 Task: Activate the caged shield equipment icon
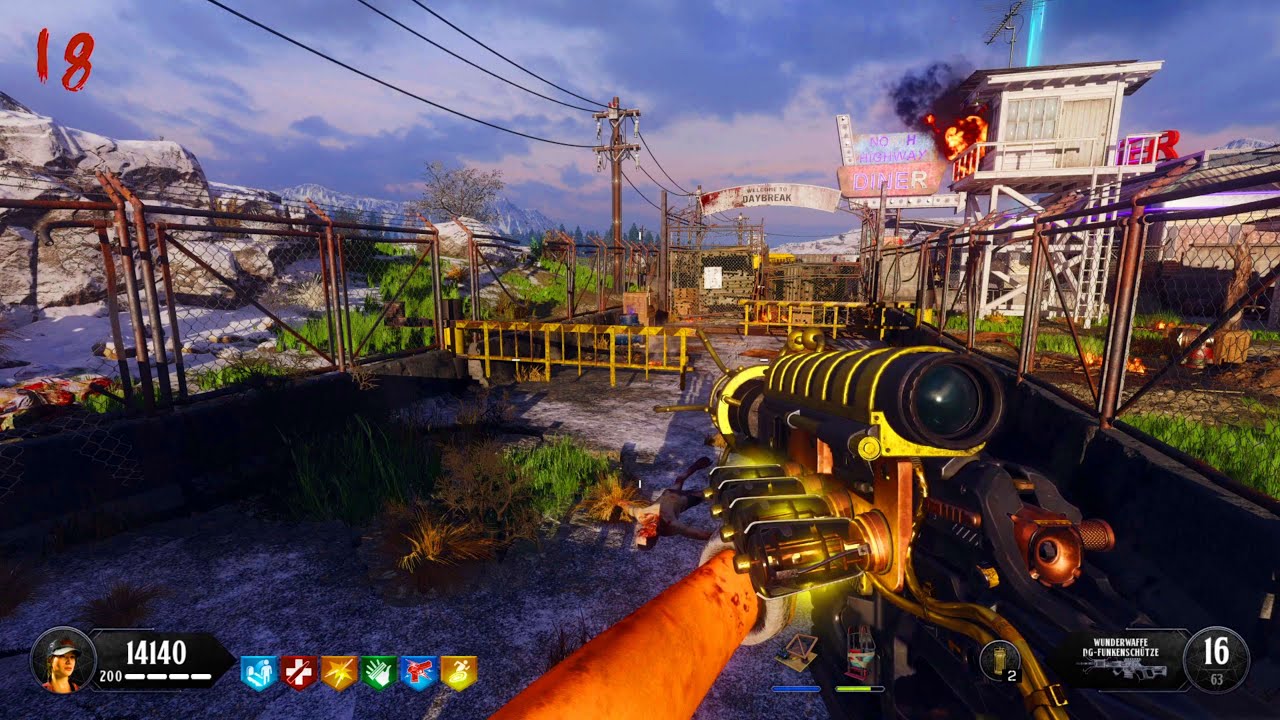(859, 653)
